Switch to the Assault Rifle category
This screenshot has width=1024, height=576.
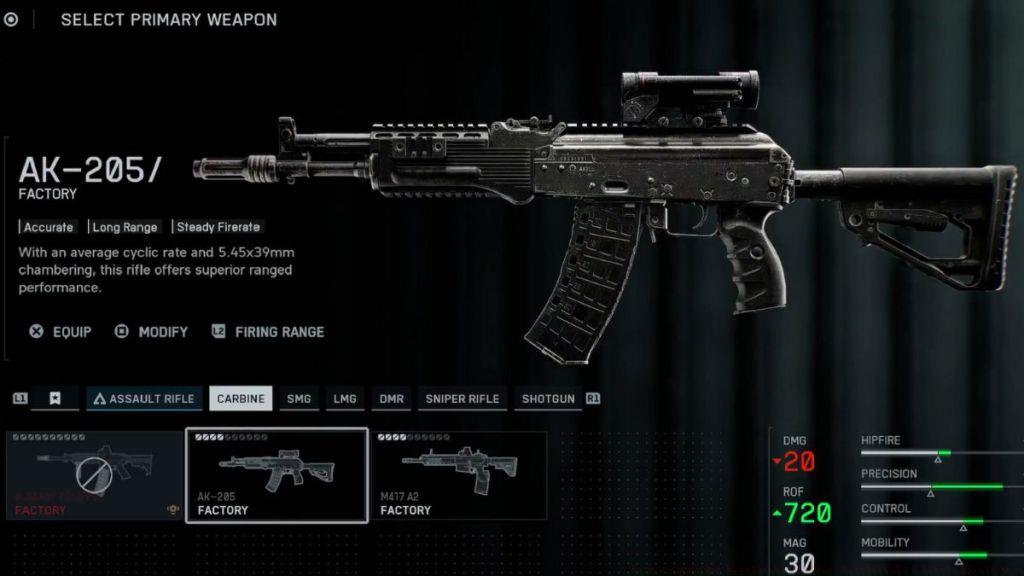pyautogui.click(x=144, y=399)
